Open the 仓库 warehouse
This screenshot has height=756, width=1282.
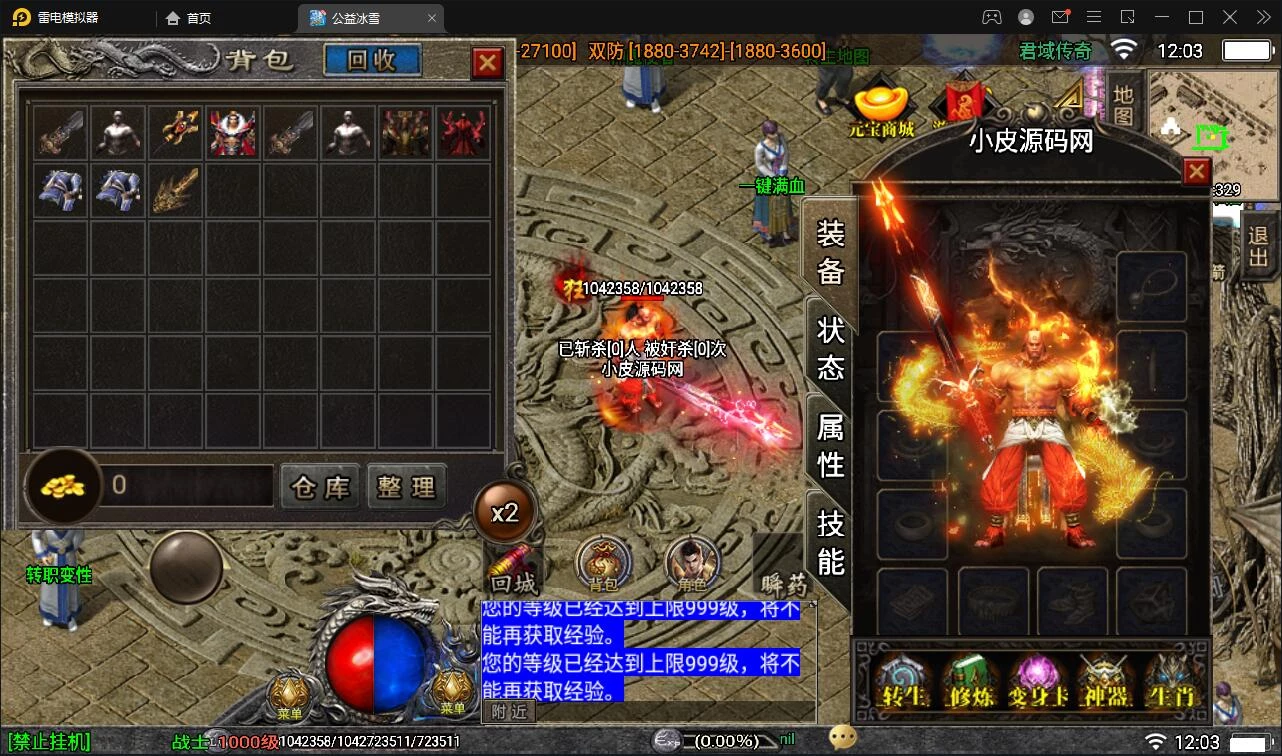[320, 487]
